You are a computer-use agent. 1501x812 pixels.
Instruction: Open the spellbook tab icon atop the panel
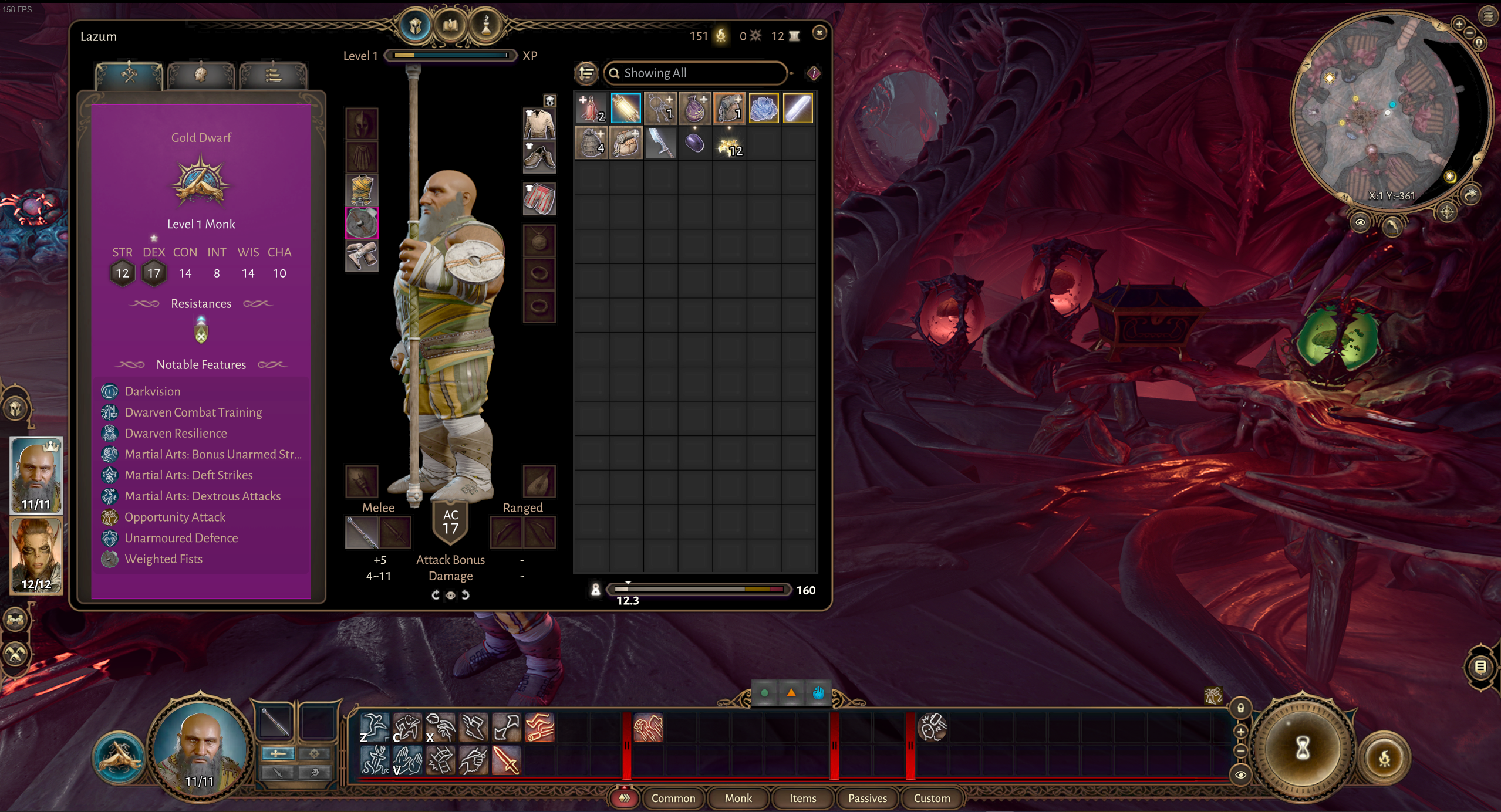pyautogui.click(x=450, y=25)
